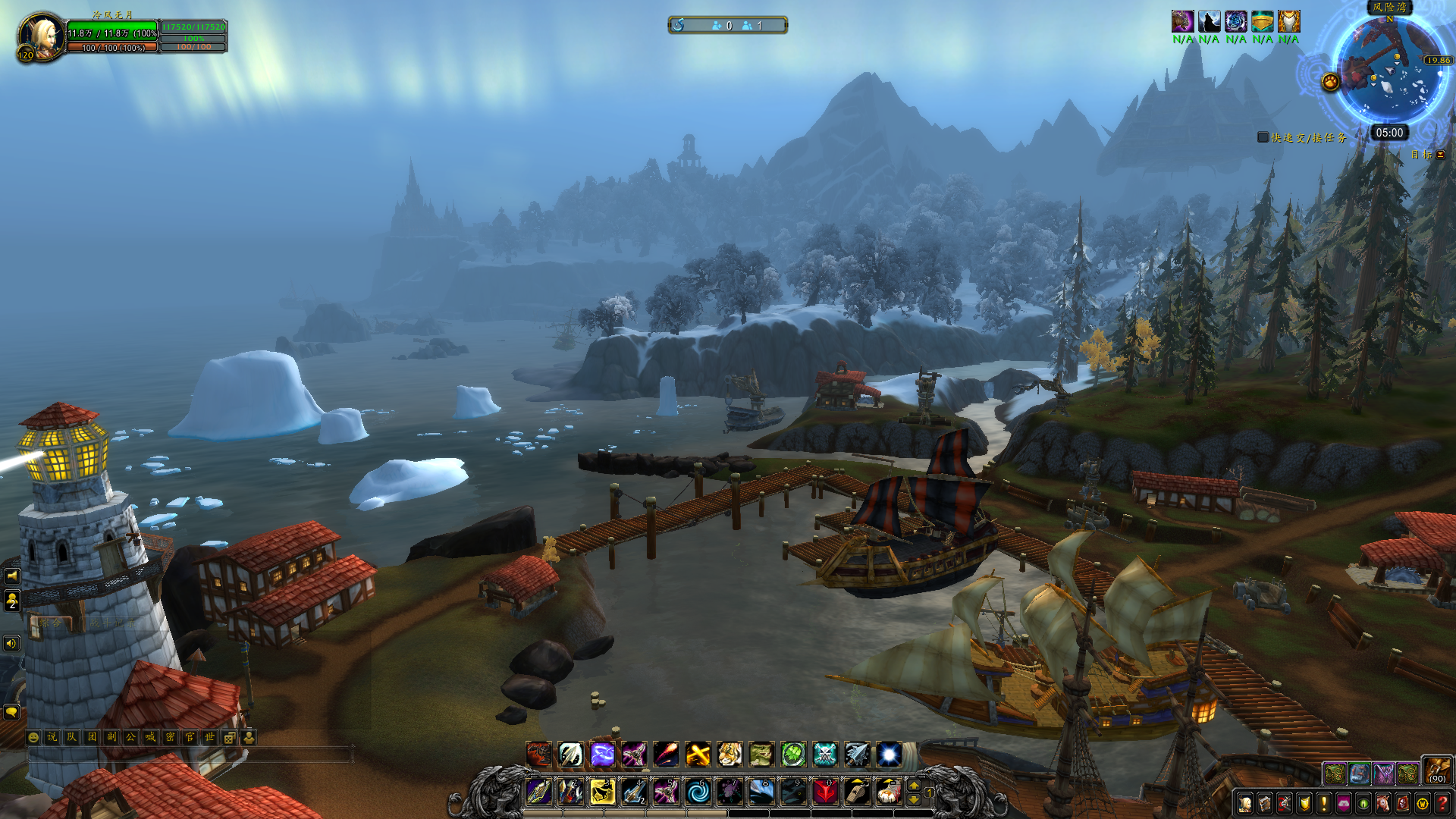Open the emote smiley menu
The width and height of the screenshot is (1456, 819).
(33, 737)
